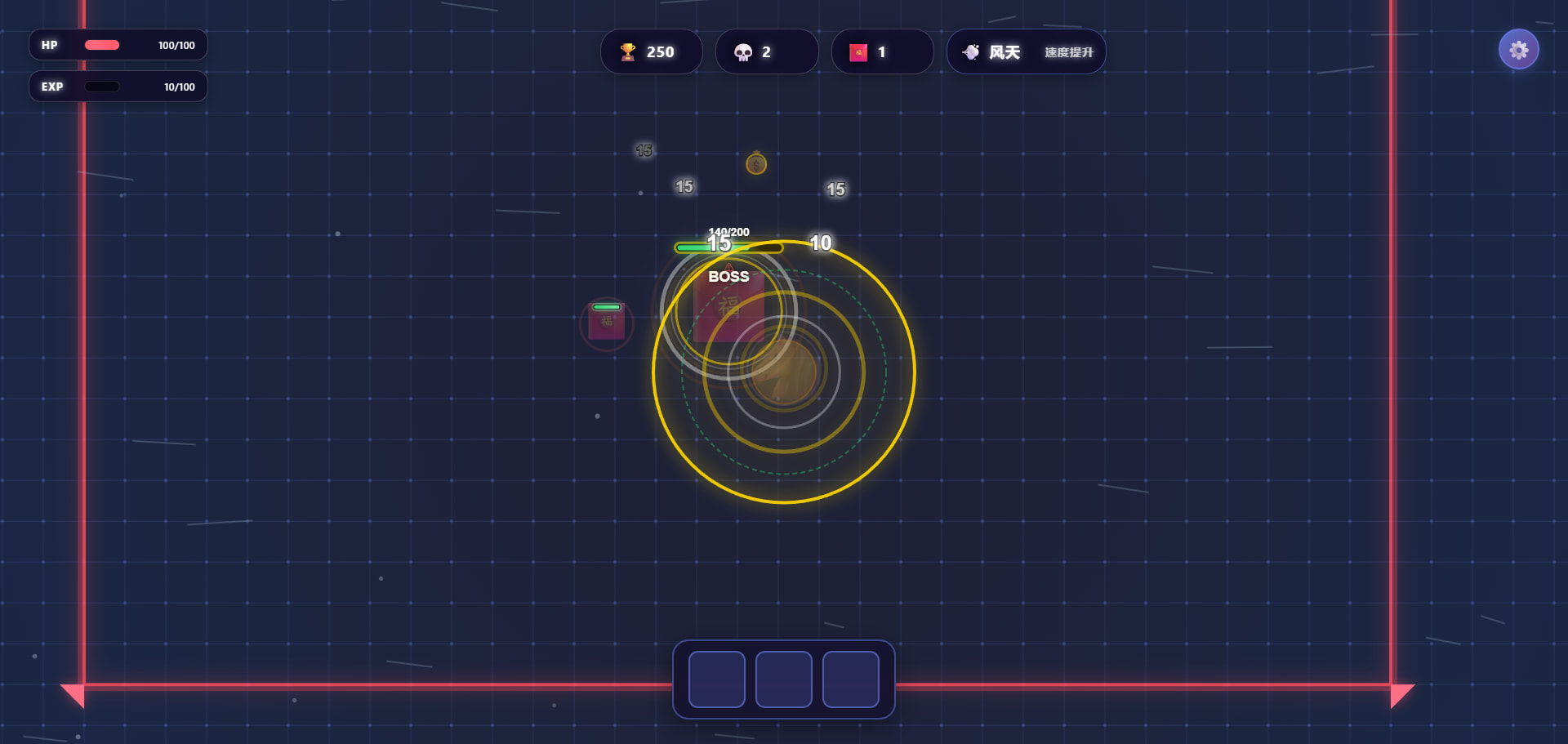Open the settings gear button
This screenshot has height=744, width=1568.
1518,50
